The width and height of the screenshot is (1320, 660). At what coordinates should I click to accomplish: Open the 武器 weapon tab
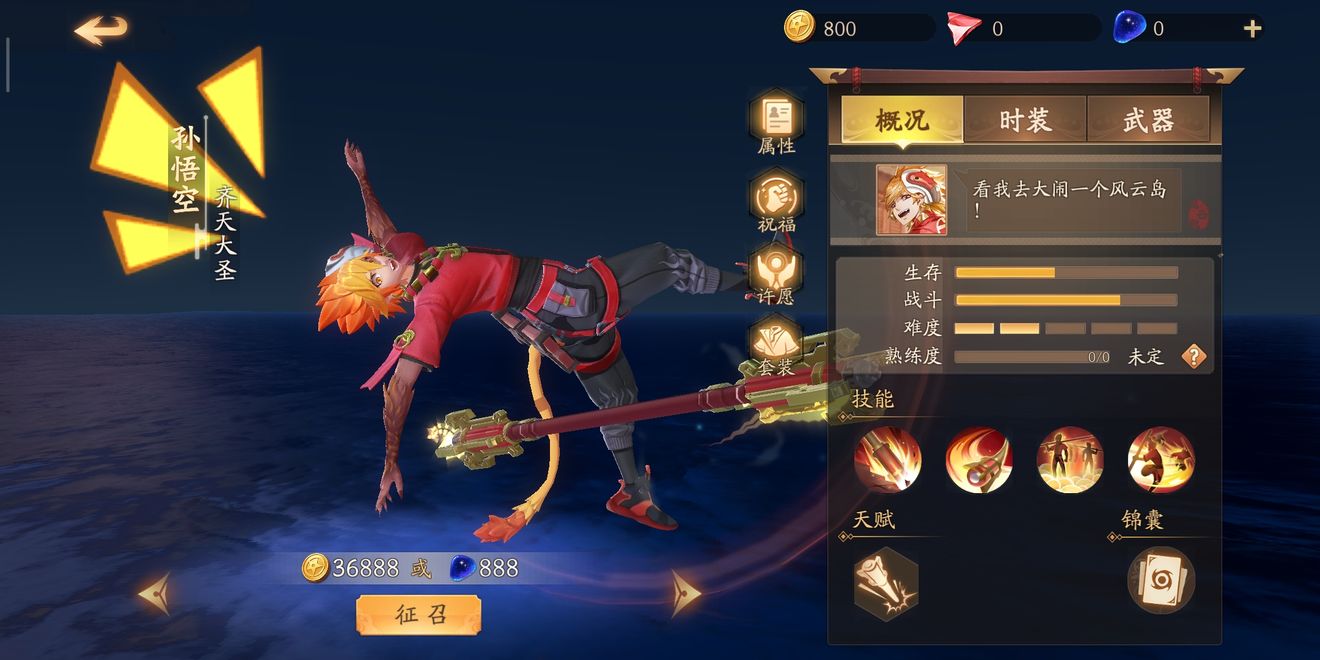(x=1148, y=120)
